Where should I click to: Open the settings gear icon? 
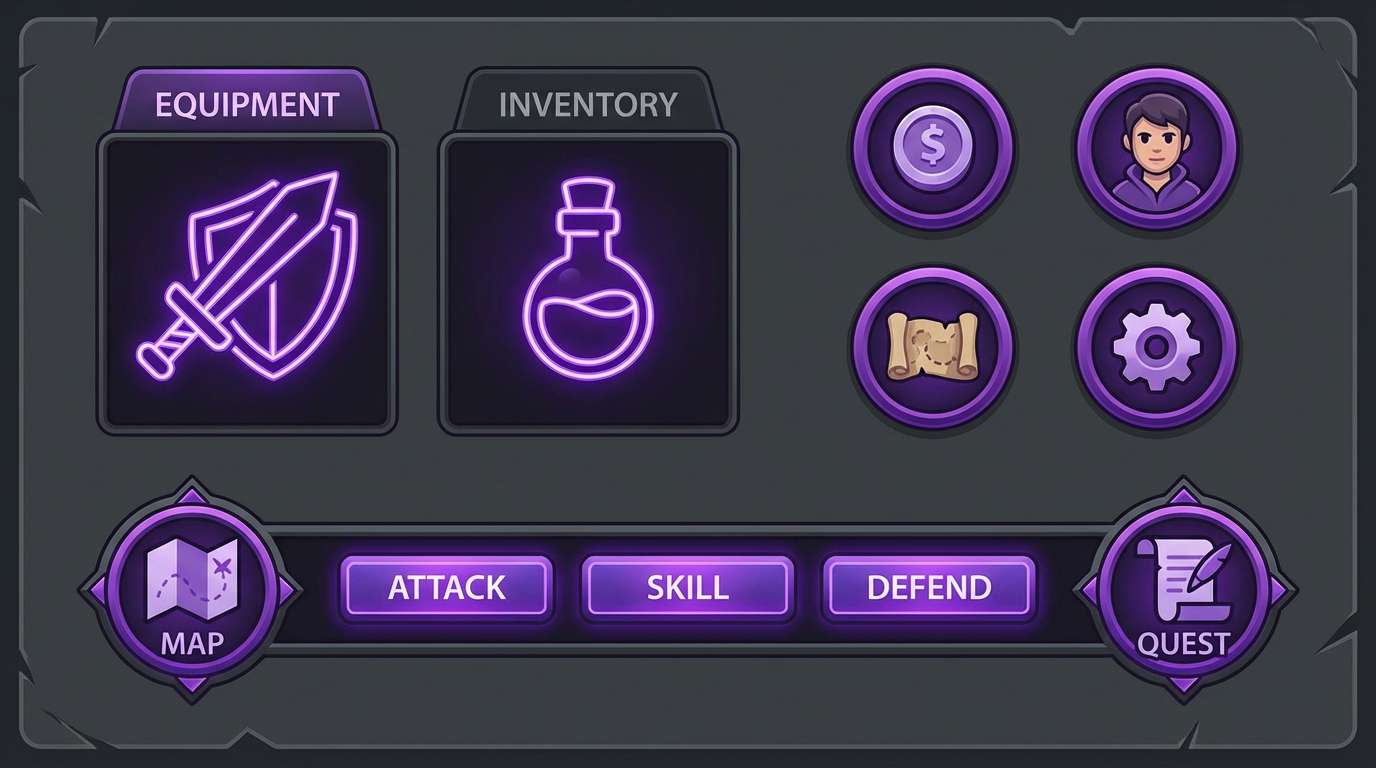coord(1155,345)
